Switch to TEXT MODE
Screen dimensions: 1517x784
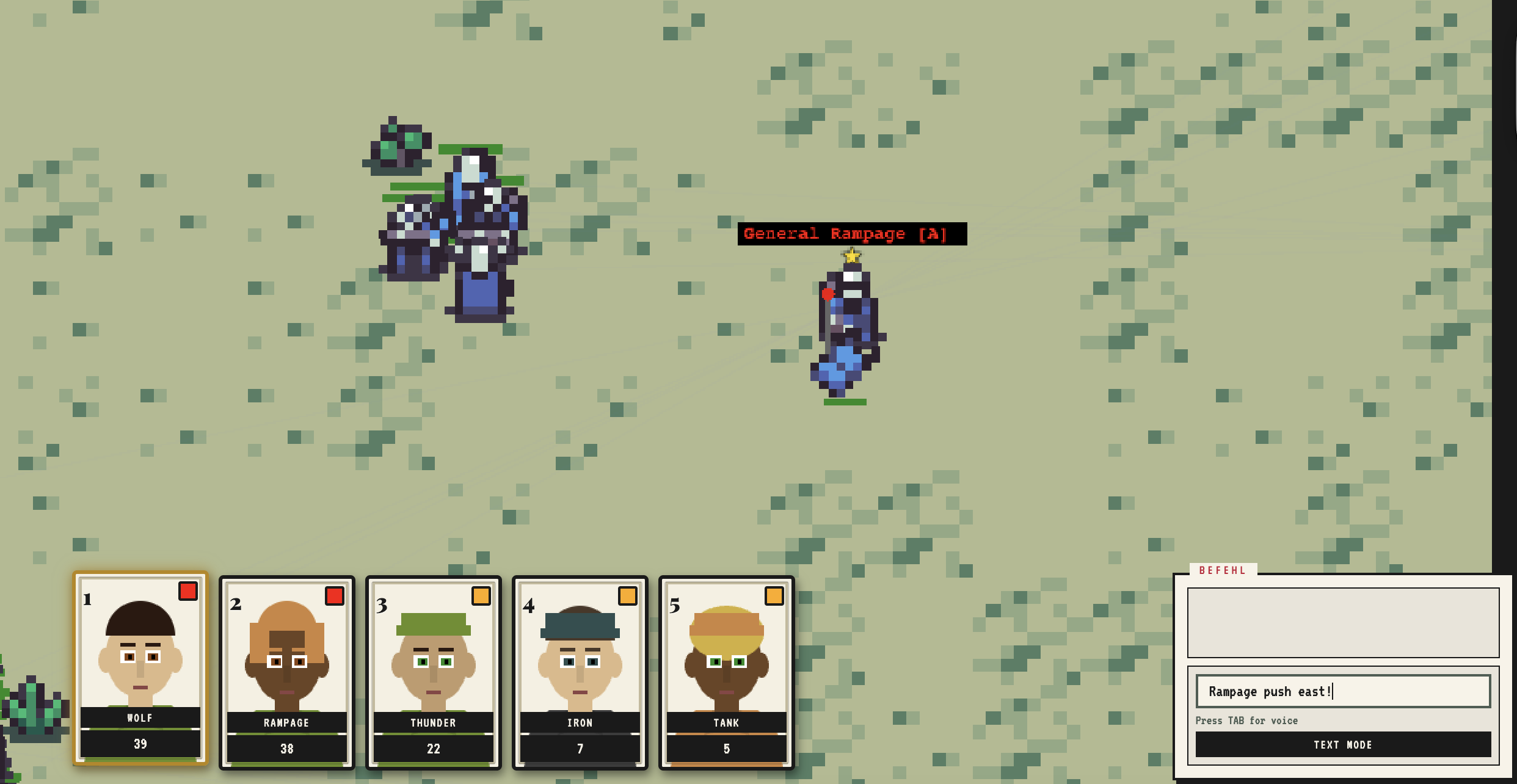(1342, 744)
